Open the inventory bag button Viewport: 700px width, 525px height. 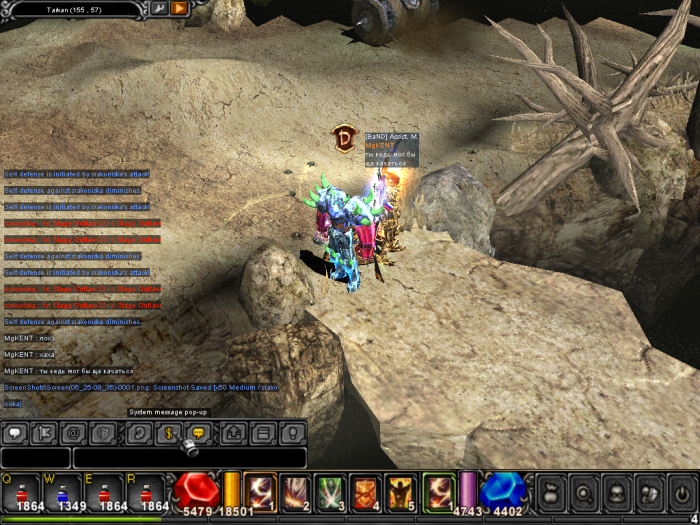pos(551,493)
